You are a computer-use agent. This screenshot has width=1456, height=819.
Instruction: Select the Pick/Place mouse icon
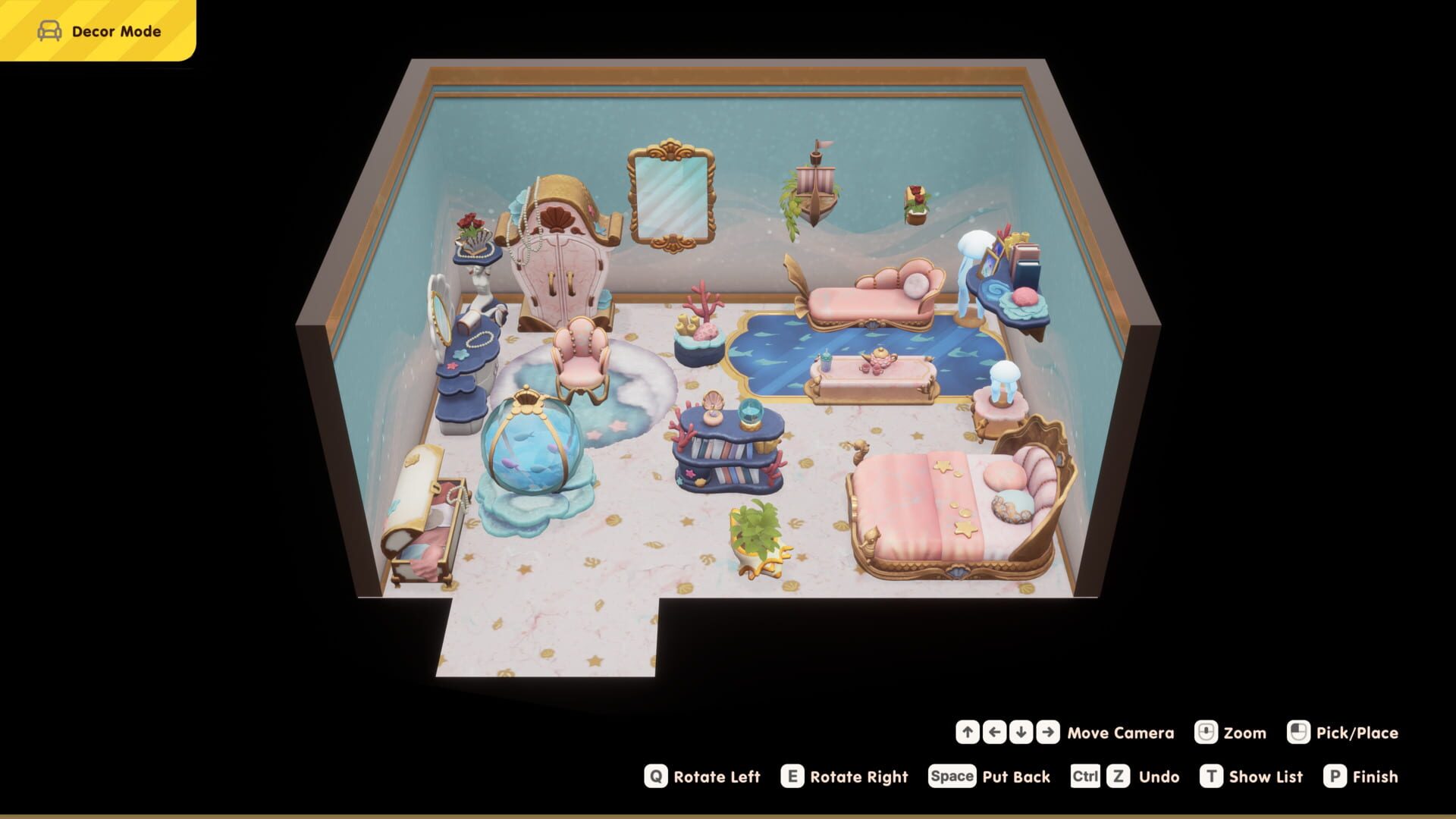pos(1299,733)
